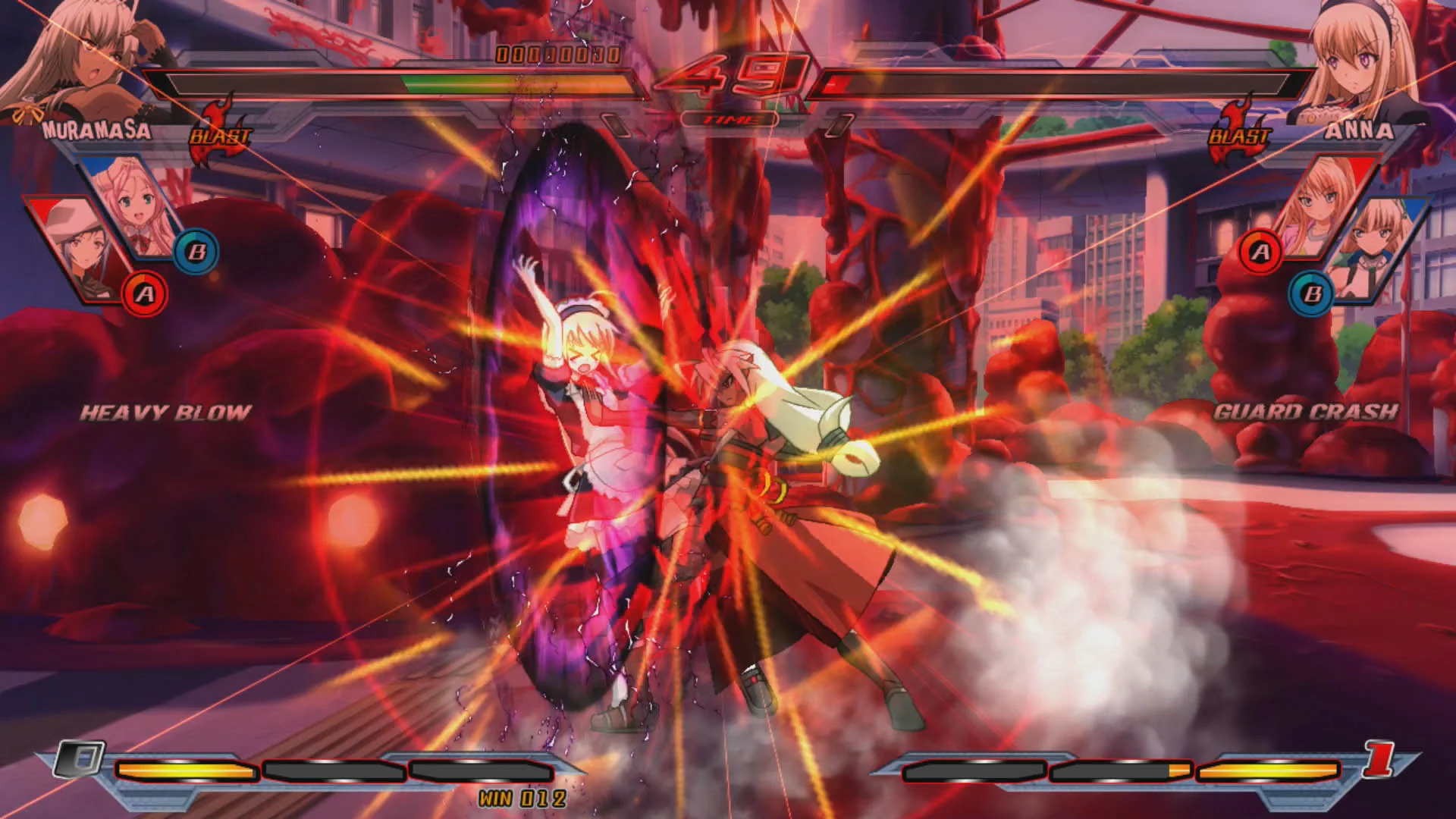Select the MURAMASA name label
Viewport: 1456px width, 819px height.
[x=97, y=129]
